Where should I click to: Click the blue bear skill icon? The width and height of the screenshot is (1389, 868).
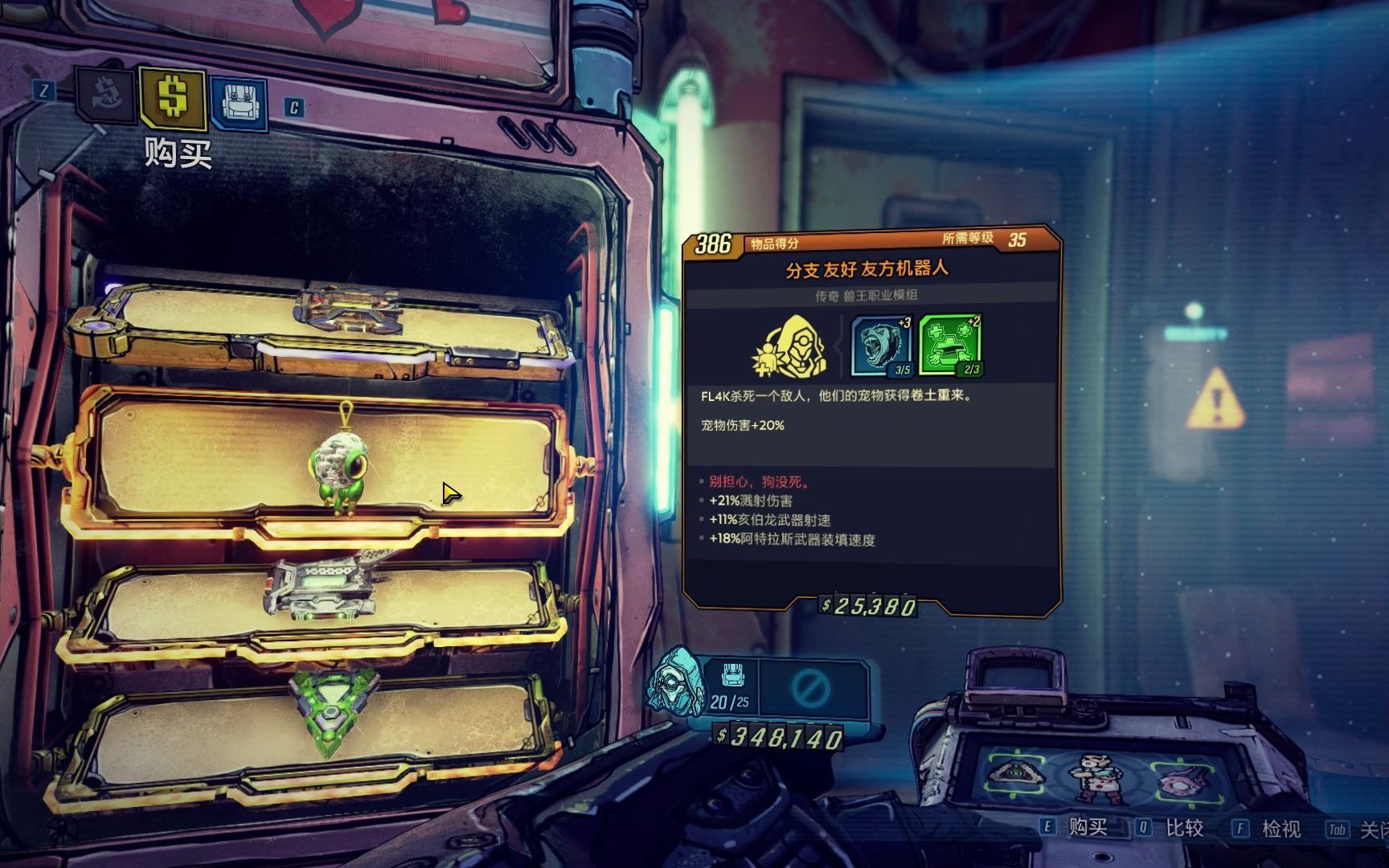coord(881,346)
